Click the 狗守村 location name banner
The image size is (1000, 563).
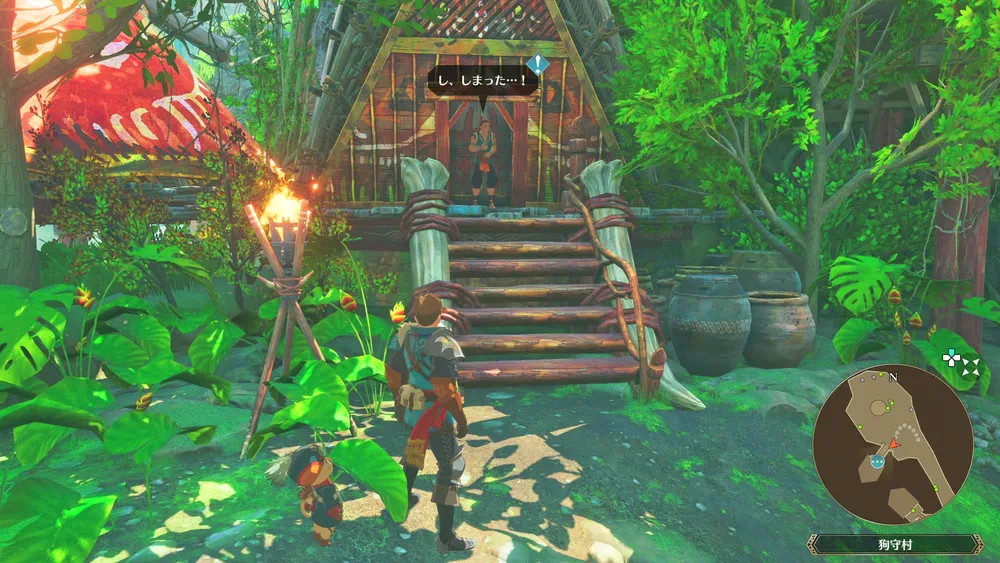coord(895,544)
